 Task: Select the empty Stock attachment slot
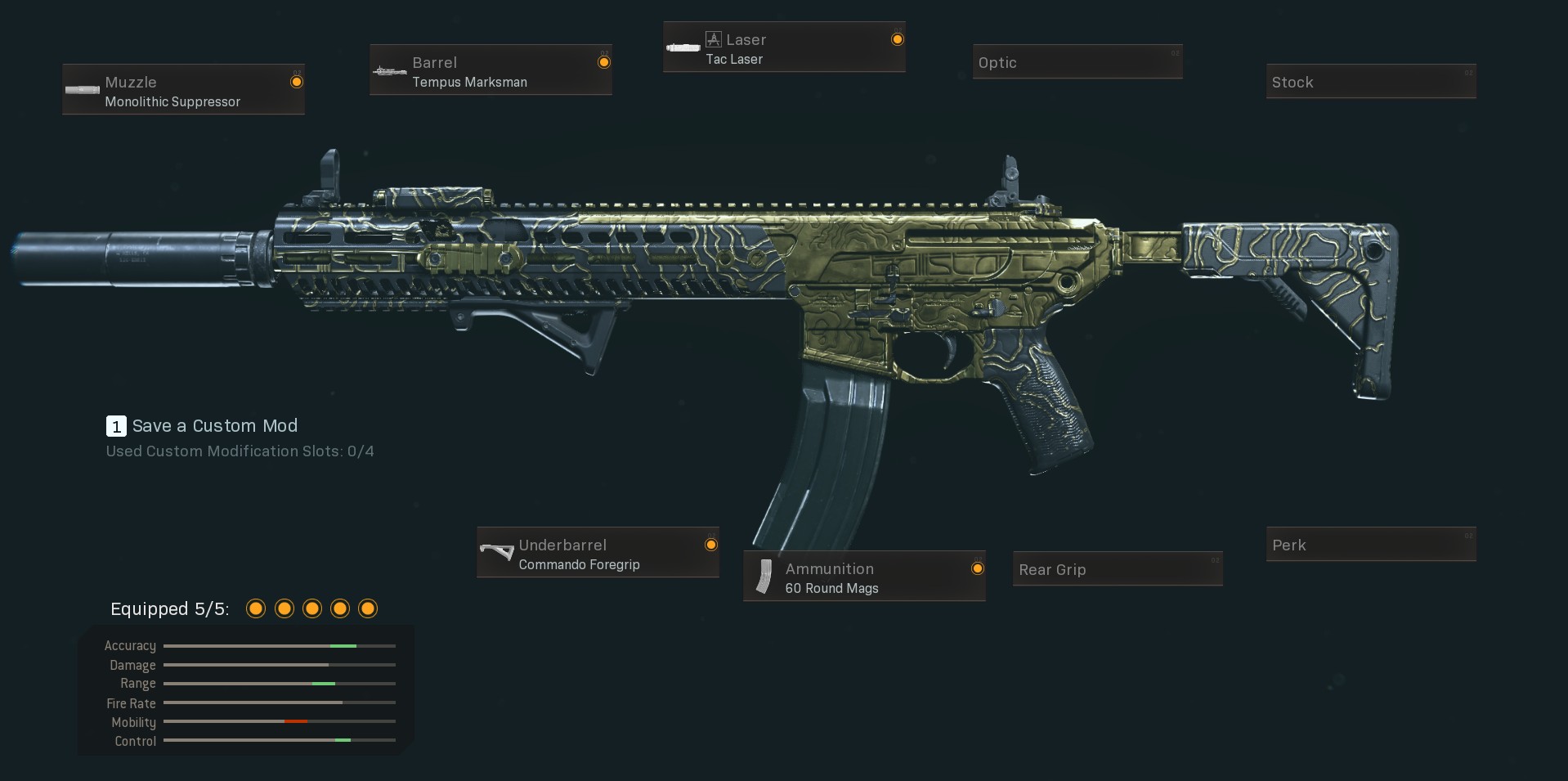pyautogui.click(x=1370, y=82)
